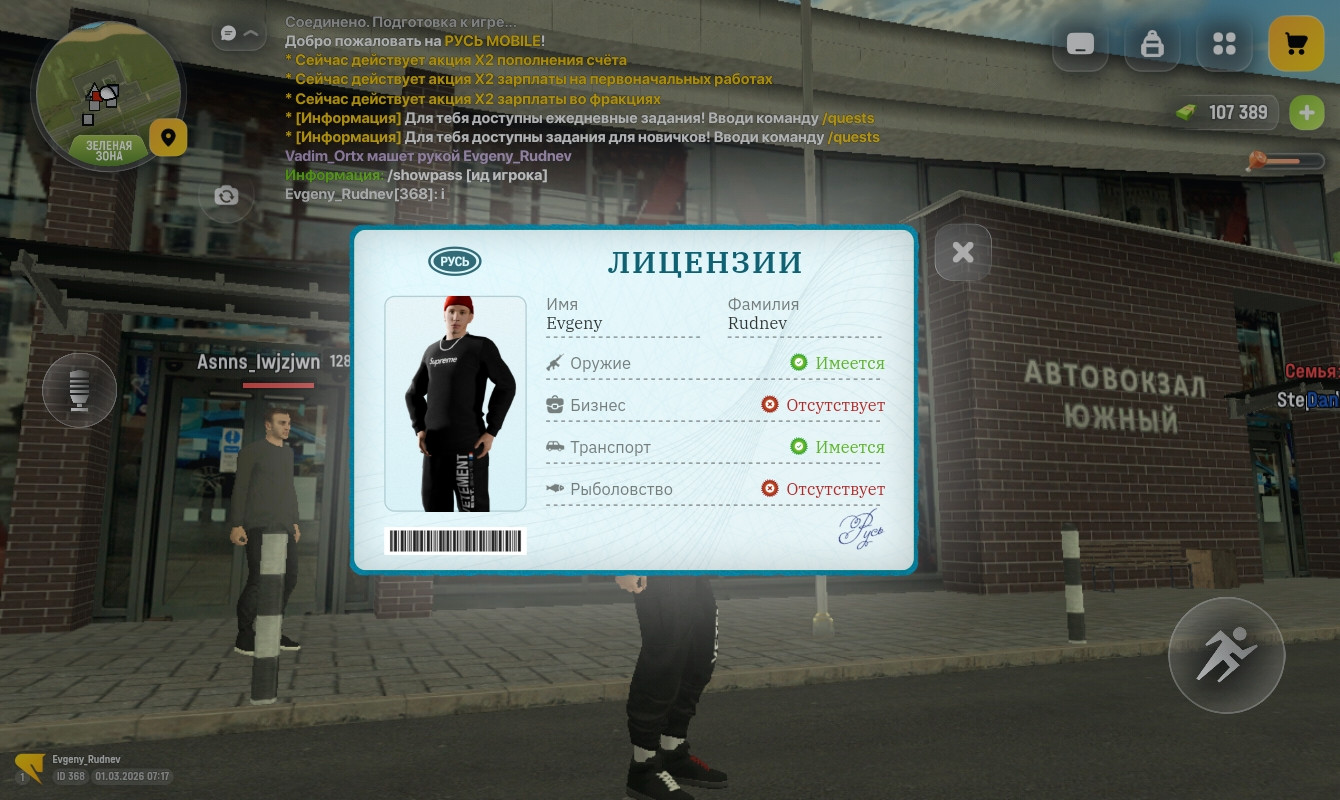Open the camera icon below the chat
Screen dimensions: 1340x800
click(226, 197)
